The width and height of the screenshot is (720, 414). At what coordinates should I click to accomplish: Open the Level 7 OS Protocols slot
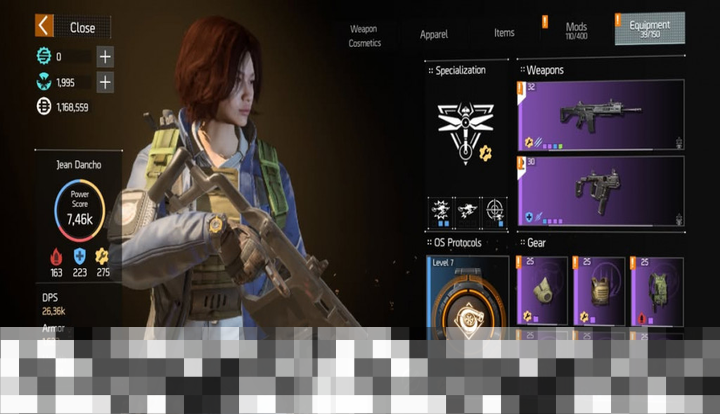pyautogui.click(x=467, y=298)
